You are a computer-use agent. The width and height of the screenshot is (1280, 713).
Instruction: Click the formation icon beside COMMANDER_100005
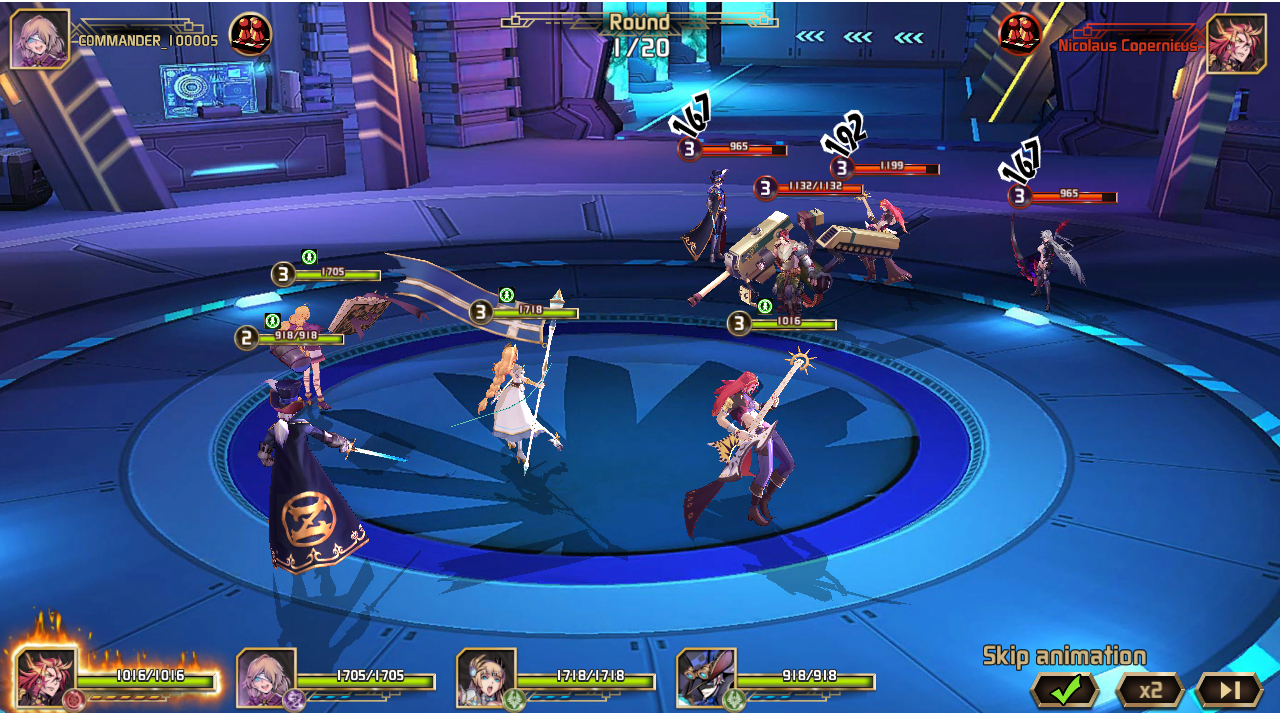click(250, 34)
